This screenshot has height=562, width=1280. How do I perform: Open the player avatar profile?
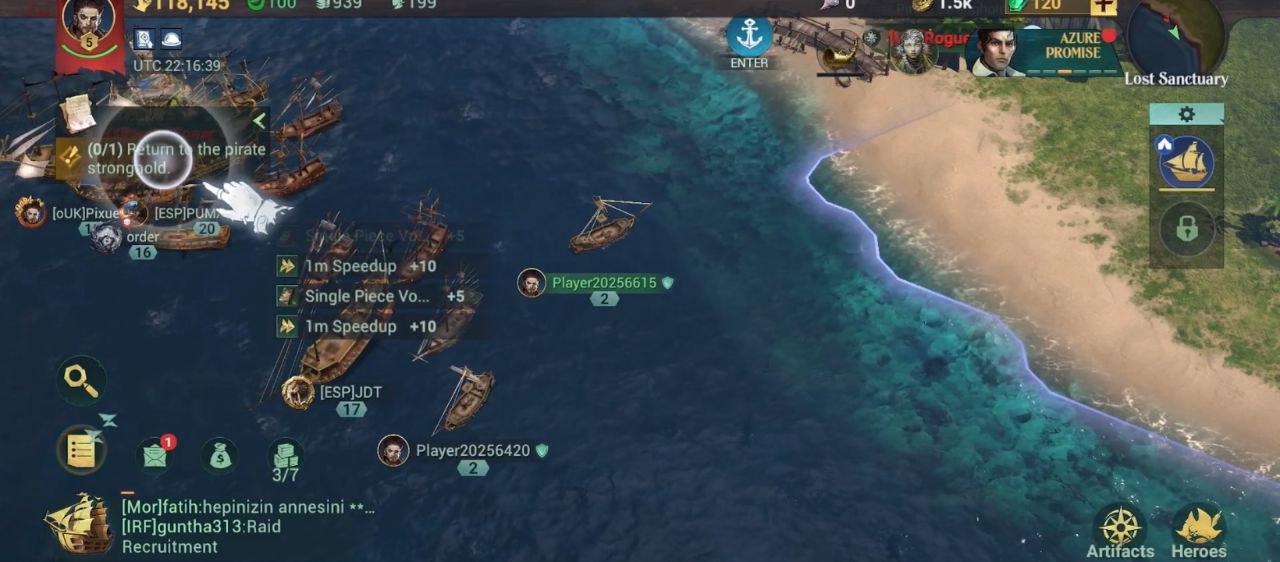click(x=88, y=24)
